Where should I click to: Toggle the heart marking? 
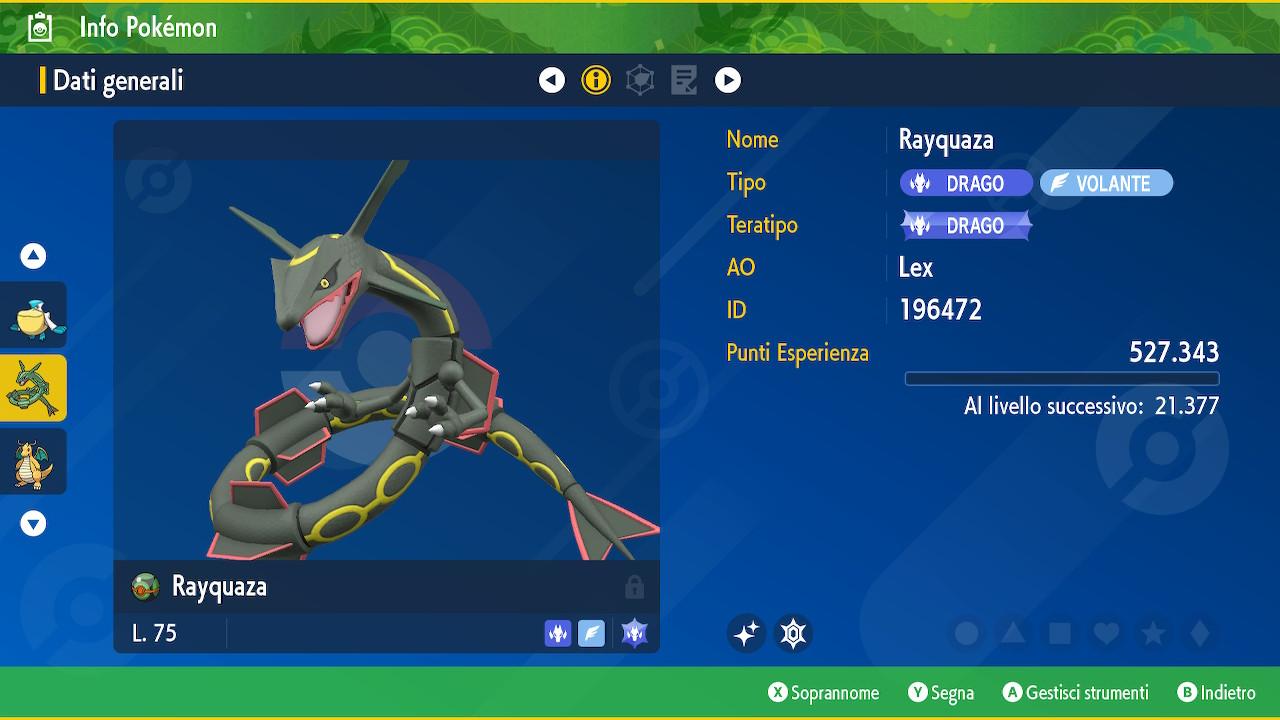tap(1106, 633)
